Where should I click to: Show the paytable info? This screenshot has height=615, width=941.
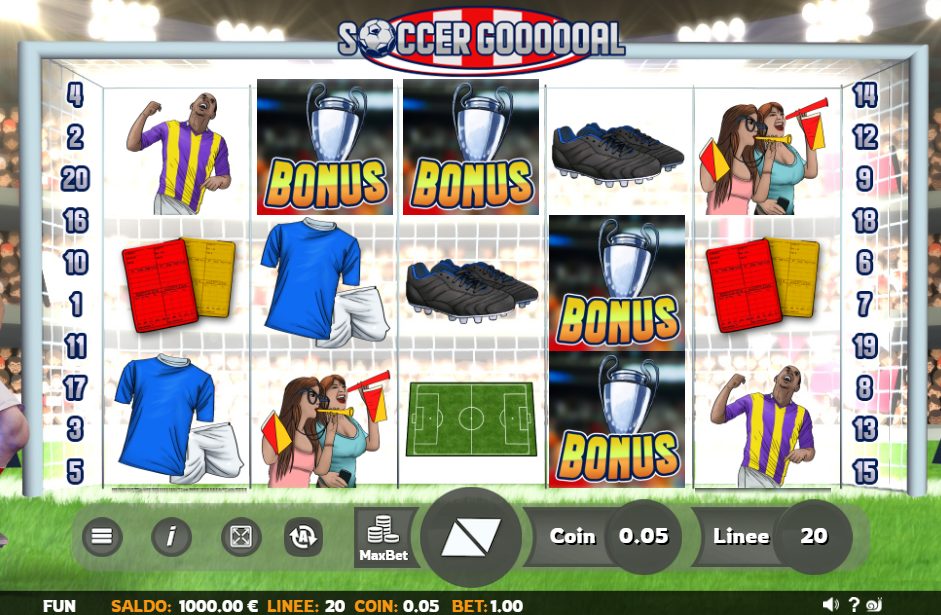tap(171, 537)
